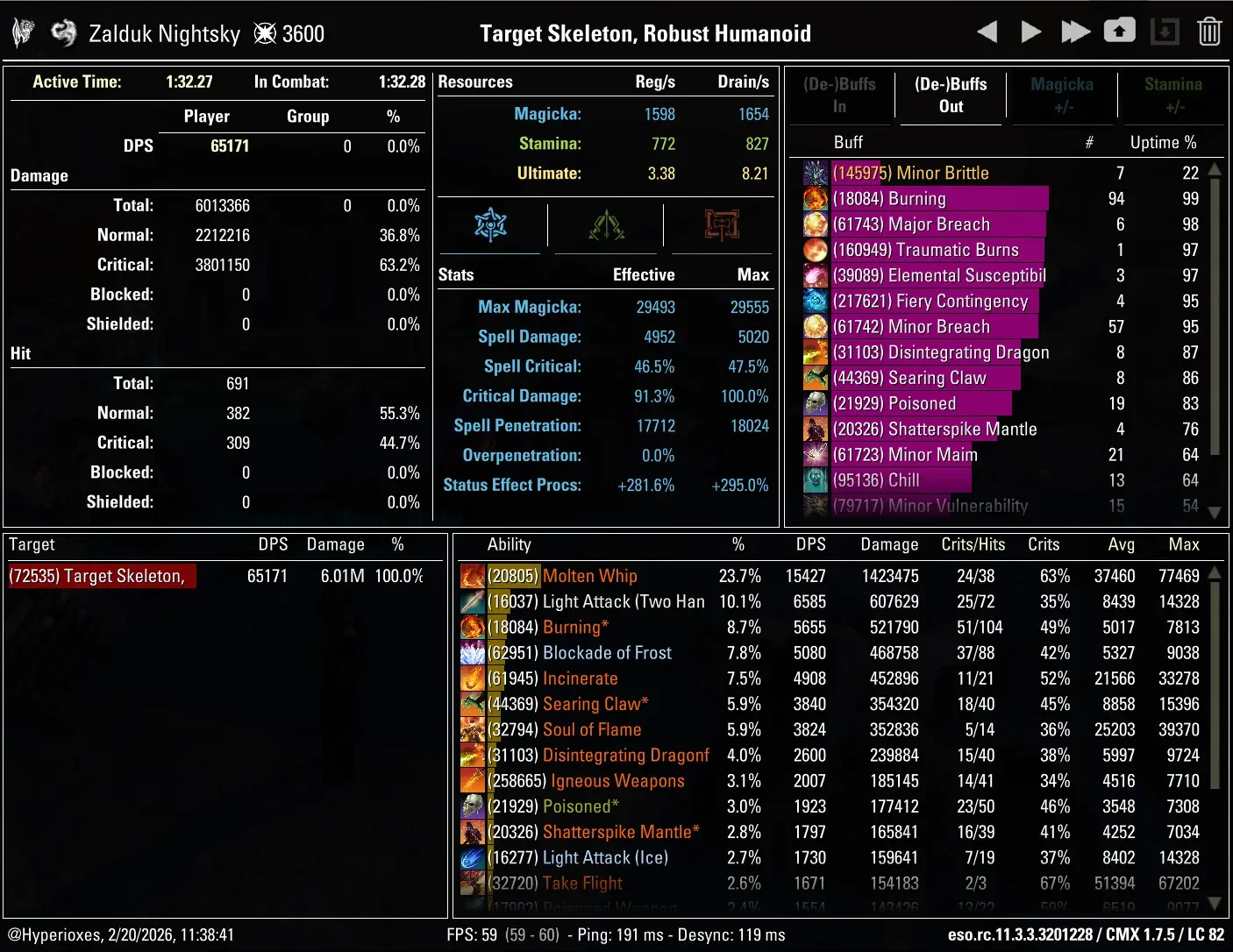This screenshot has width=1233, height=952.
Task: Click the Blockade of Frost ability icon
Action: point(473,653)
